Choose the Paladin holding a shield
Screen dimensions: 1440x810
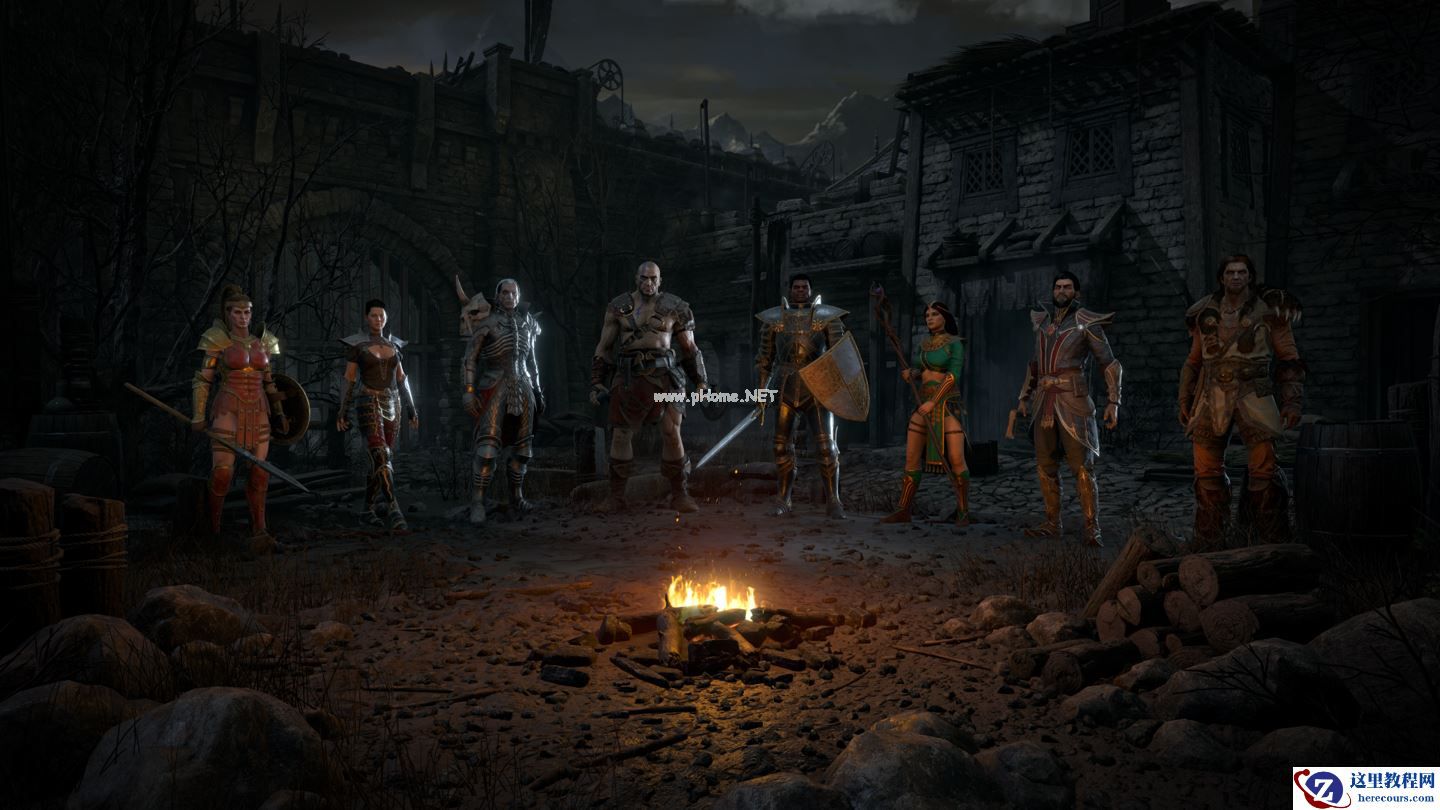[800, 390]
